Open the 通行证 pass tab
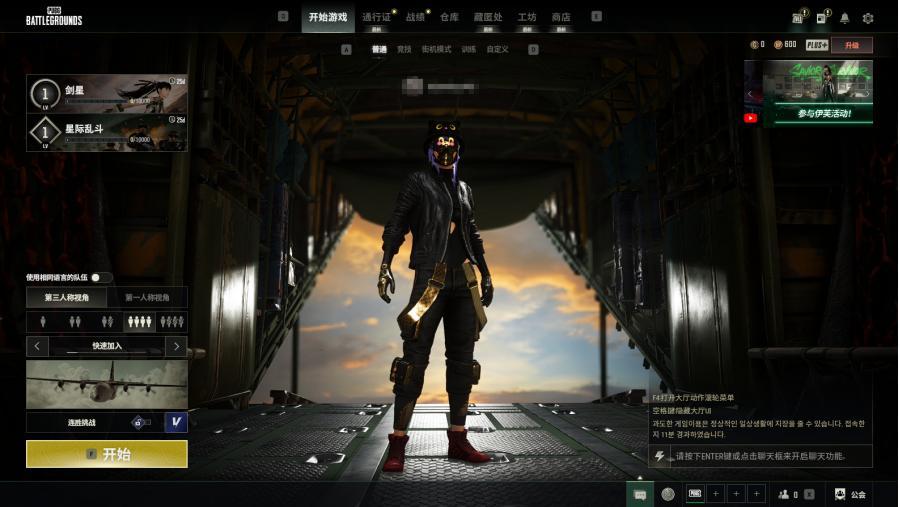The width and height of the screenshot is (900, 507). coord(376,17)
